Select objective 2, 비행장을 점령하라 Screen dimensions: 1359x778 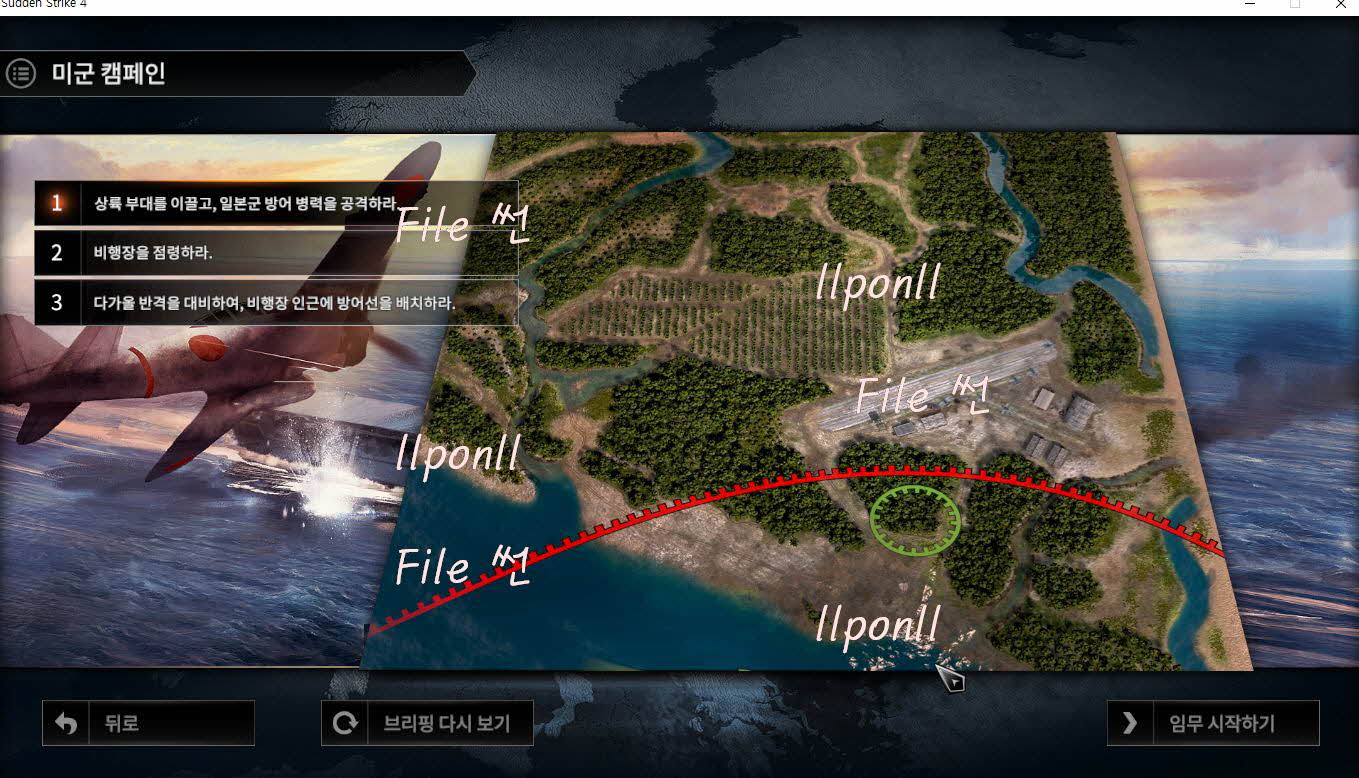pos(276,253)
